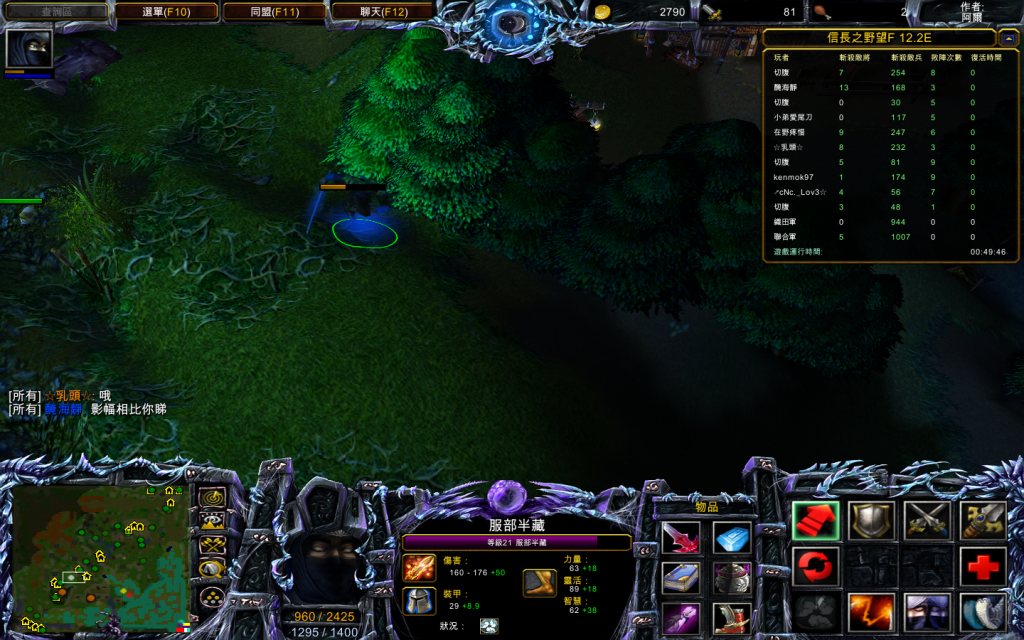This screenshot has height=640, width=1024.
Task: Collapse the 信長之野望 scoreboard with the arrow button
Action: pyautogui.click(x=1008, y=39)
